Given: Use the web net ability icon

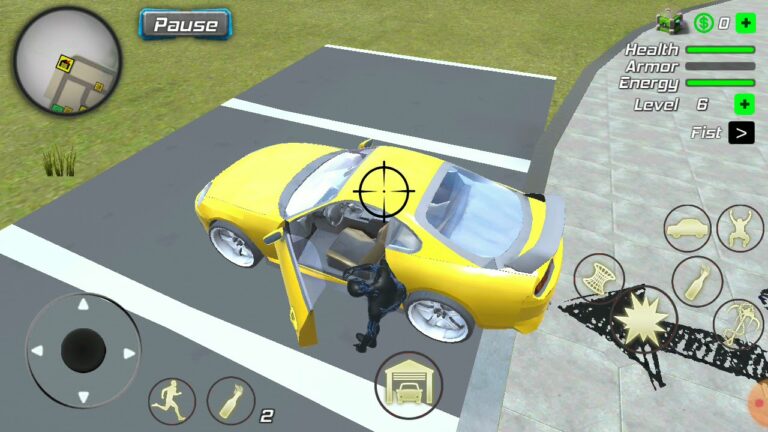Looking at the screenshot, I should pos(599,277).
